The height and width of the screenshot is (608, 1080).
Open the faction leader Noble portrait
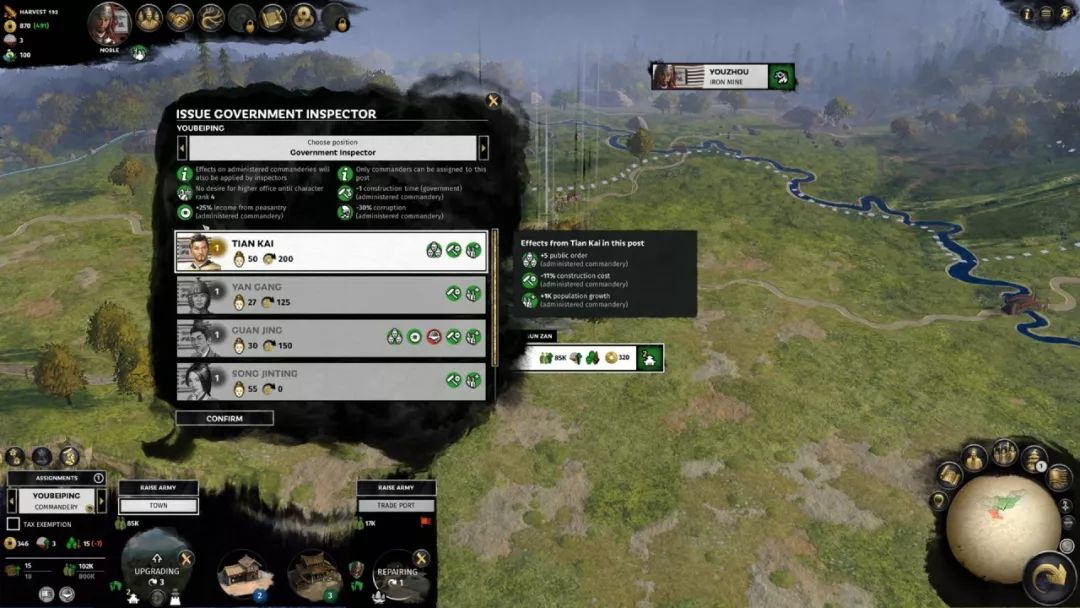coord(110,23)
